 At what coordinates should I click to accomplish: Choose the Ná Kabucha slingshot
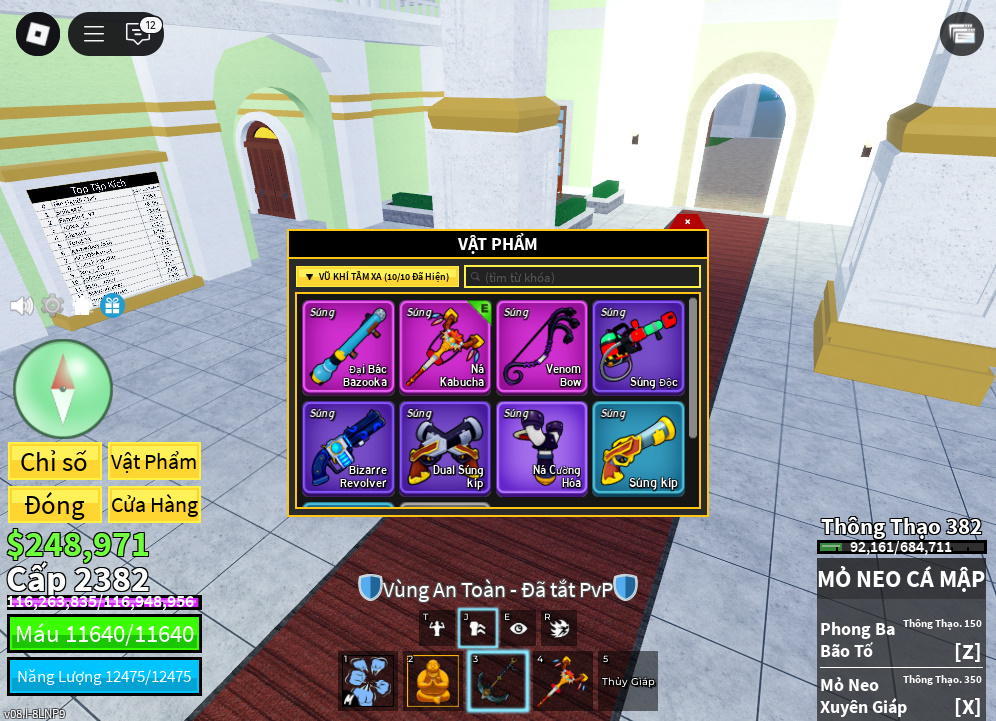[x=445, y=346]
